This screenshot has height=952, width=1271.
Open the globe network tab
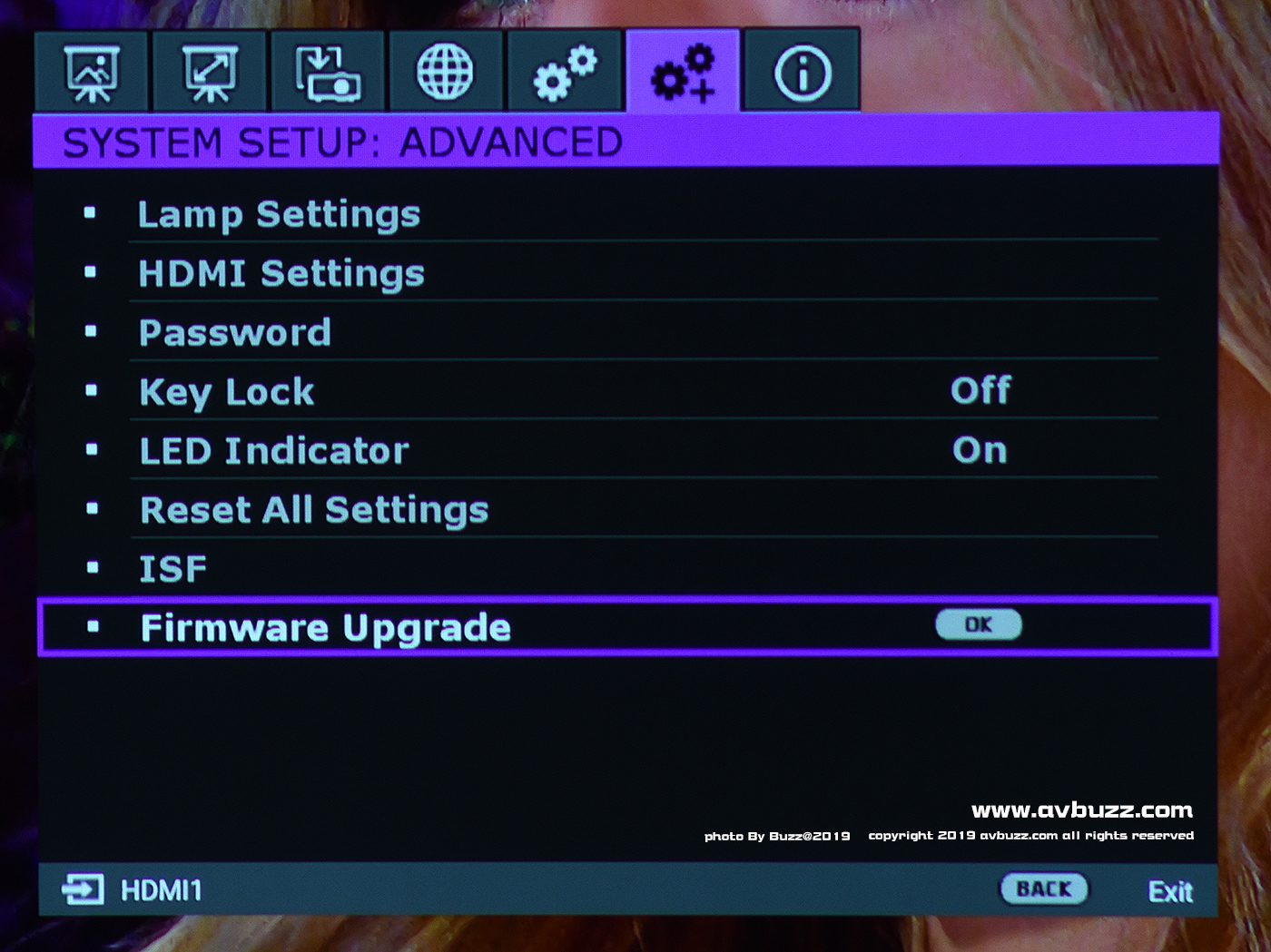(x=445, y=73)
